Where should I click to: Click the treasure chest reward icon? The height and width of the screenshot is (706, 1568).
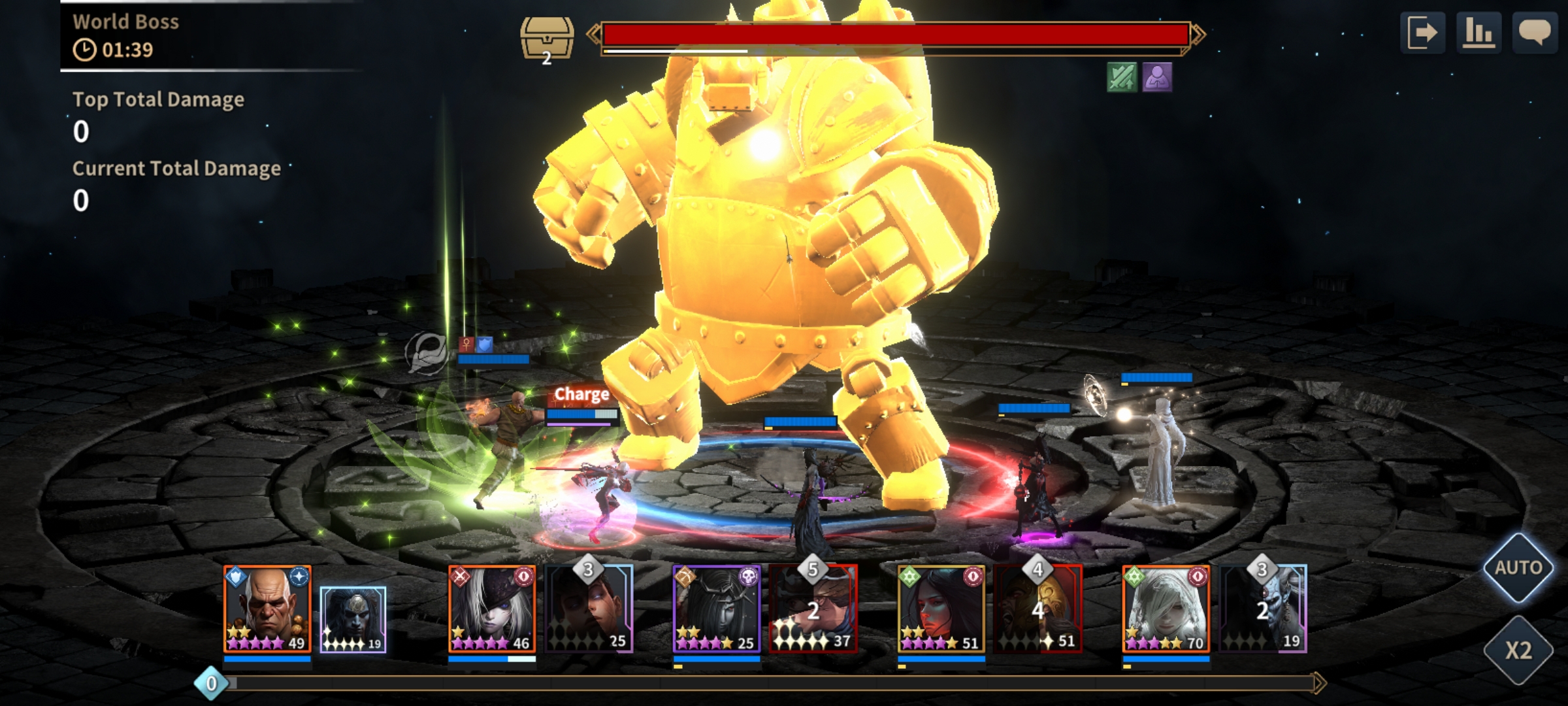(x=547, y=39)
